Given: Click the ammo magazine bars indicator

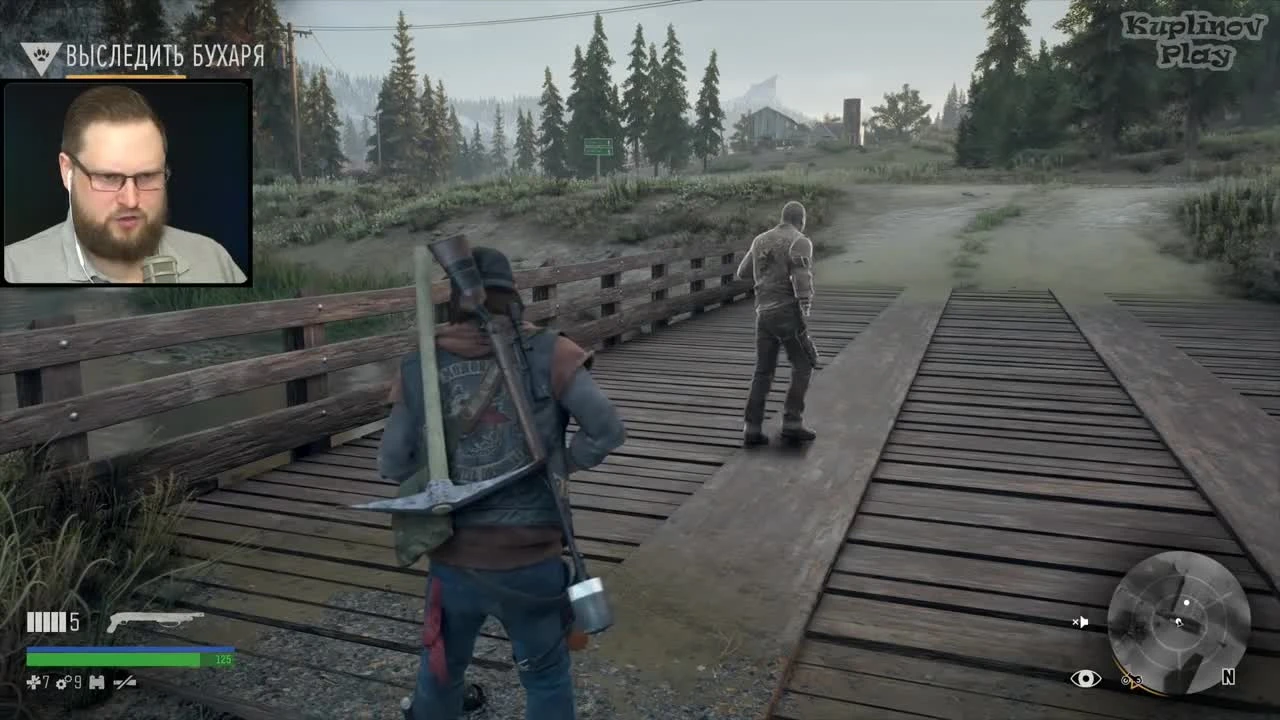Looking at the screenshot, I should click(45, 622).
